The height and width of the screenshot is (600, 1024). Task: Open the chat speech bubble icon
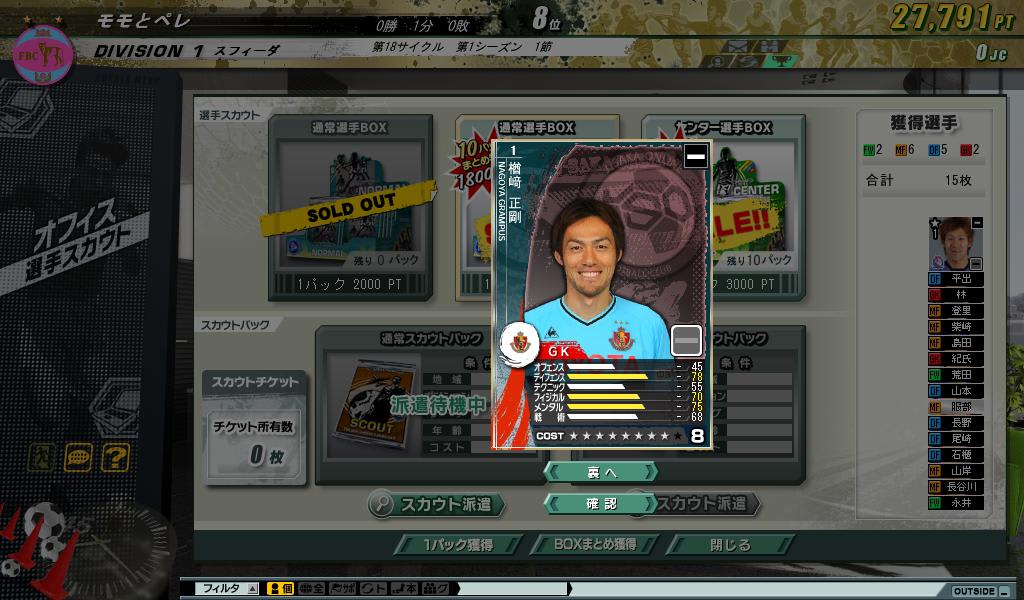point(79,458)
